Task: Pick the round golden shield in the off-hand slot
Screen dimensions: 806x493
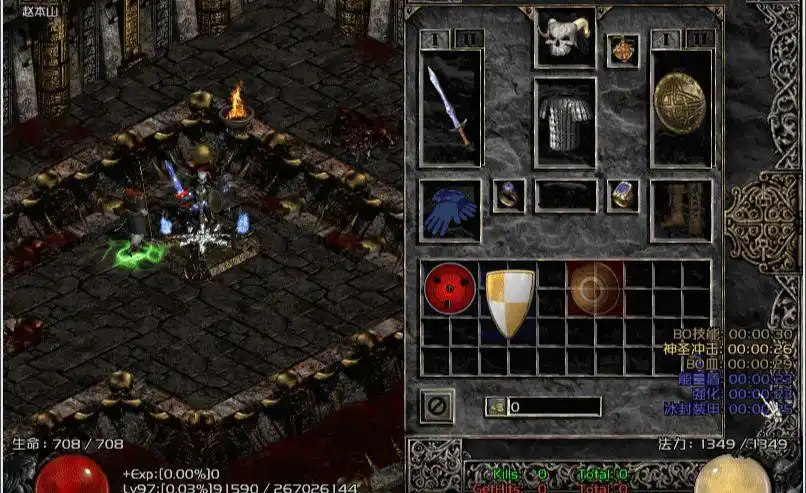Action: pyautogui.click(x=681, y=107)
